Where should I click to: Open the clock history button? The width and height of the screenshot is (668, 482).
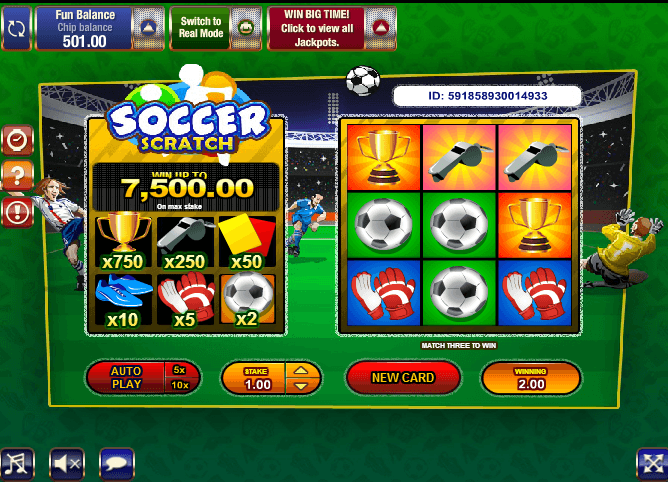[x=17, y=141]
